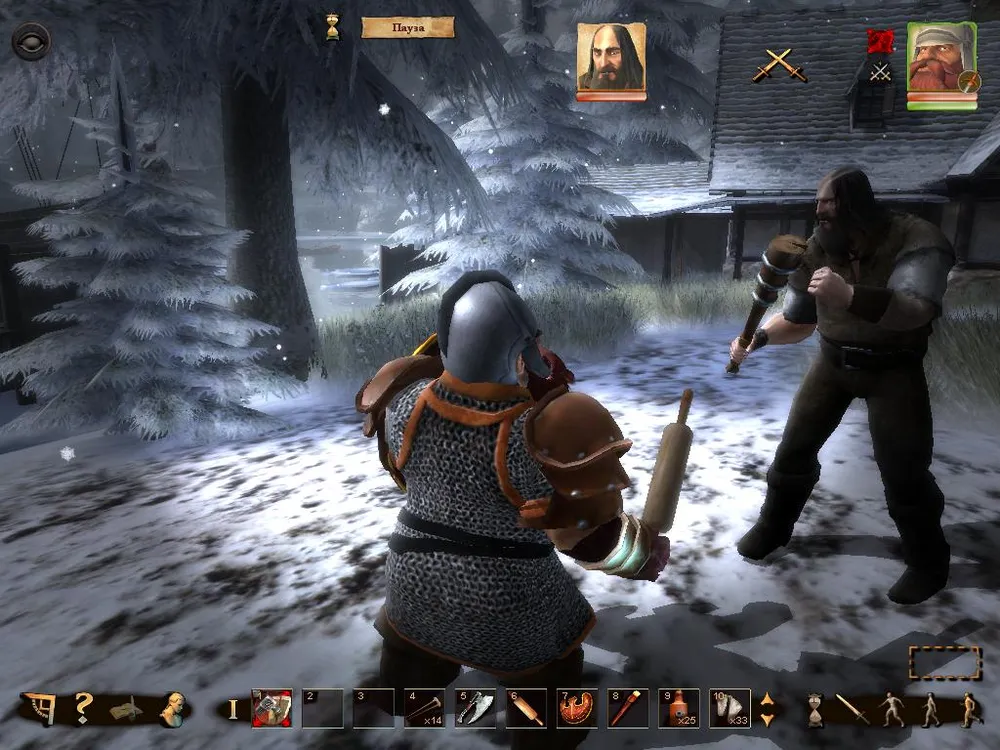Image resolution: width=1000 pixels, height=750 pixels.
Task: Click the "Пауза" pause banner
Action: point(408,27)
